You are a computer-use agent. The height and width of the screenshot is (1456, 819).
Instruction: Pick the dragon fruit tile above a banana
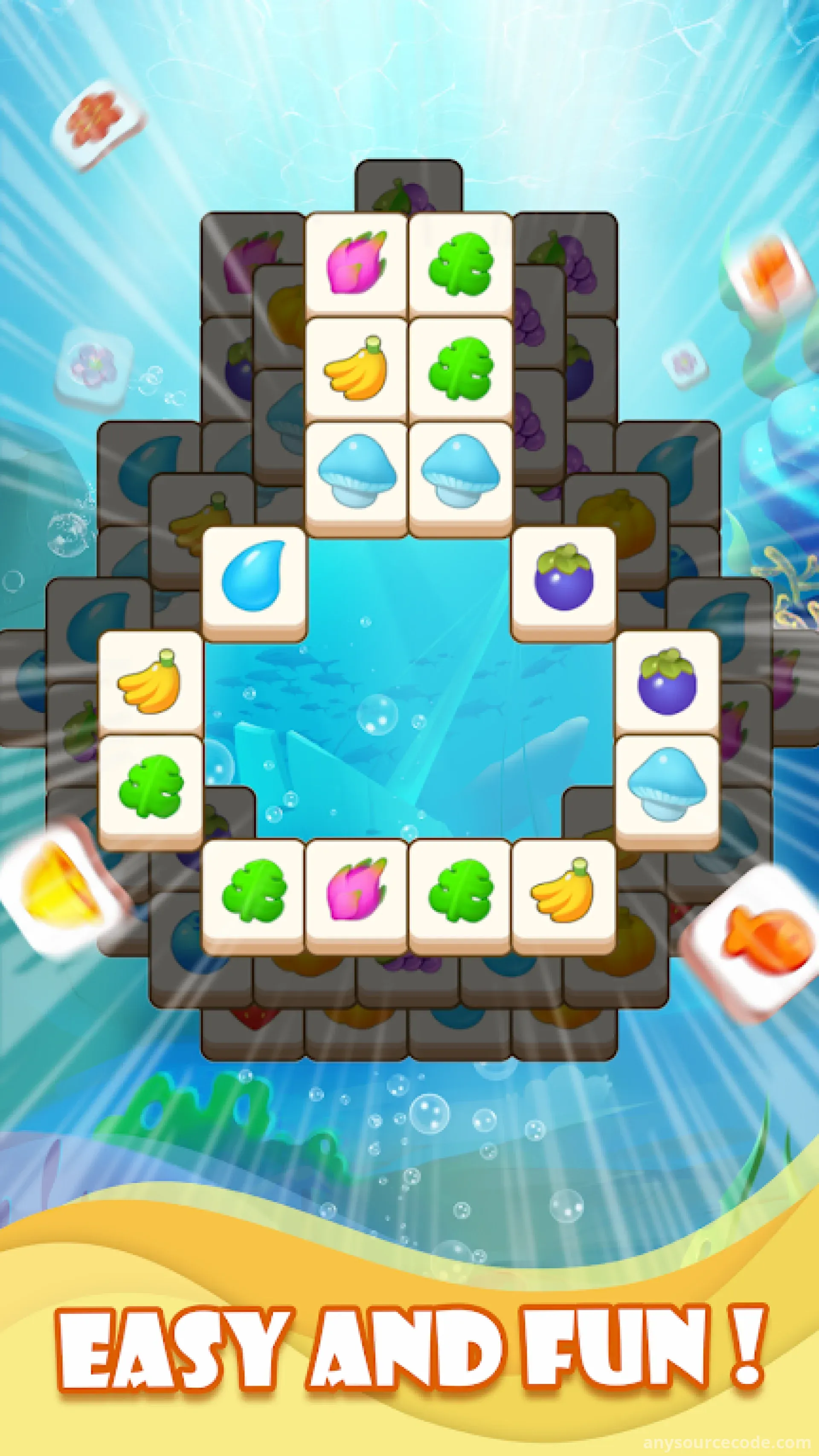(x=356, y=263)
